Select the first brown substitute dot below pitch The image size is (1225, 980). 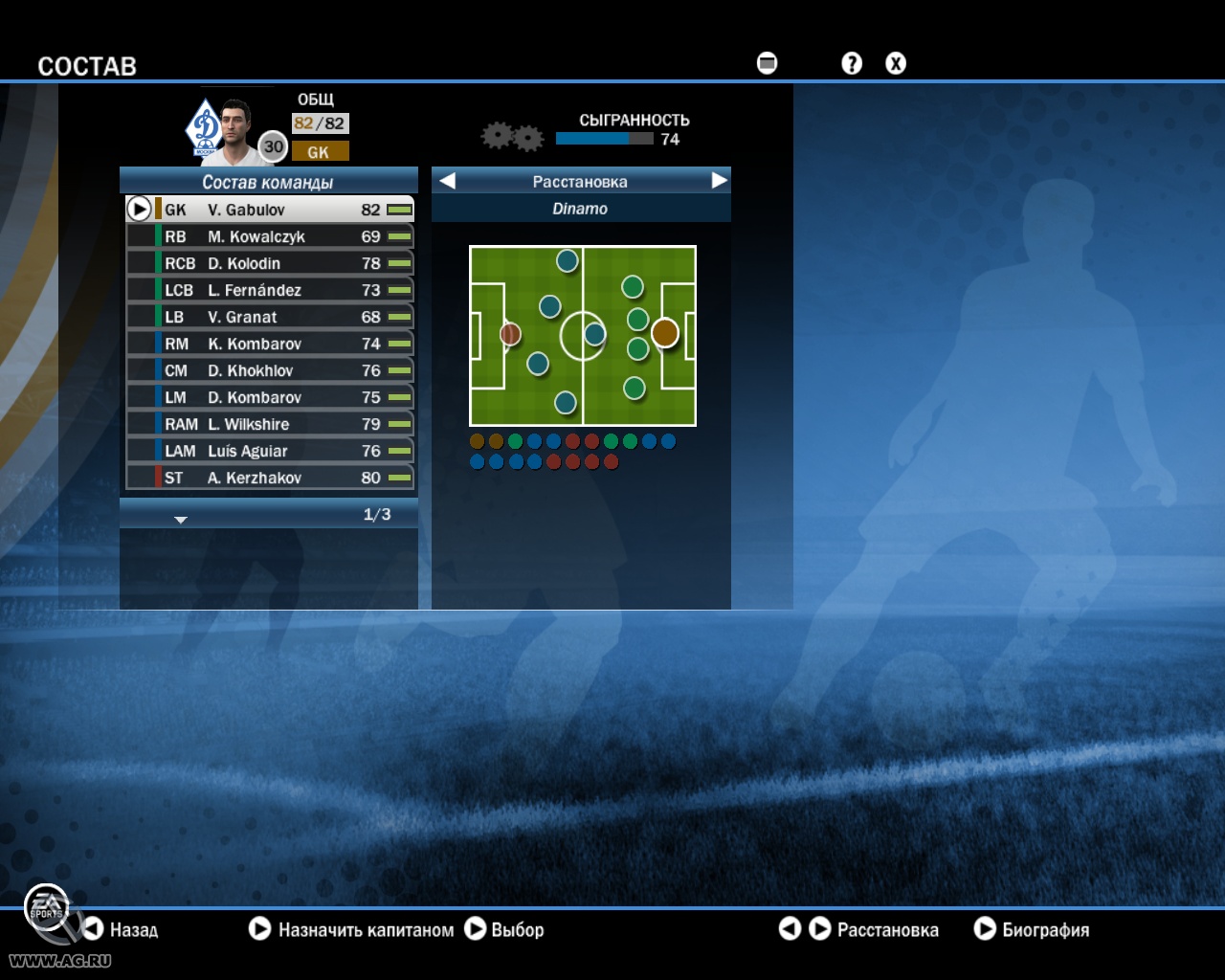click(x=475, y=441)
